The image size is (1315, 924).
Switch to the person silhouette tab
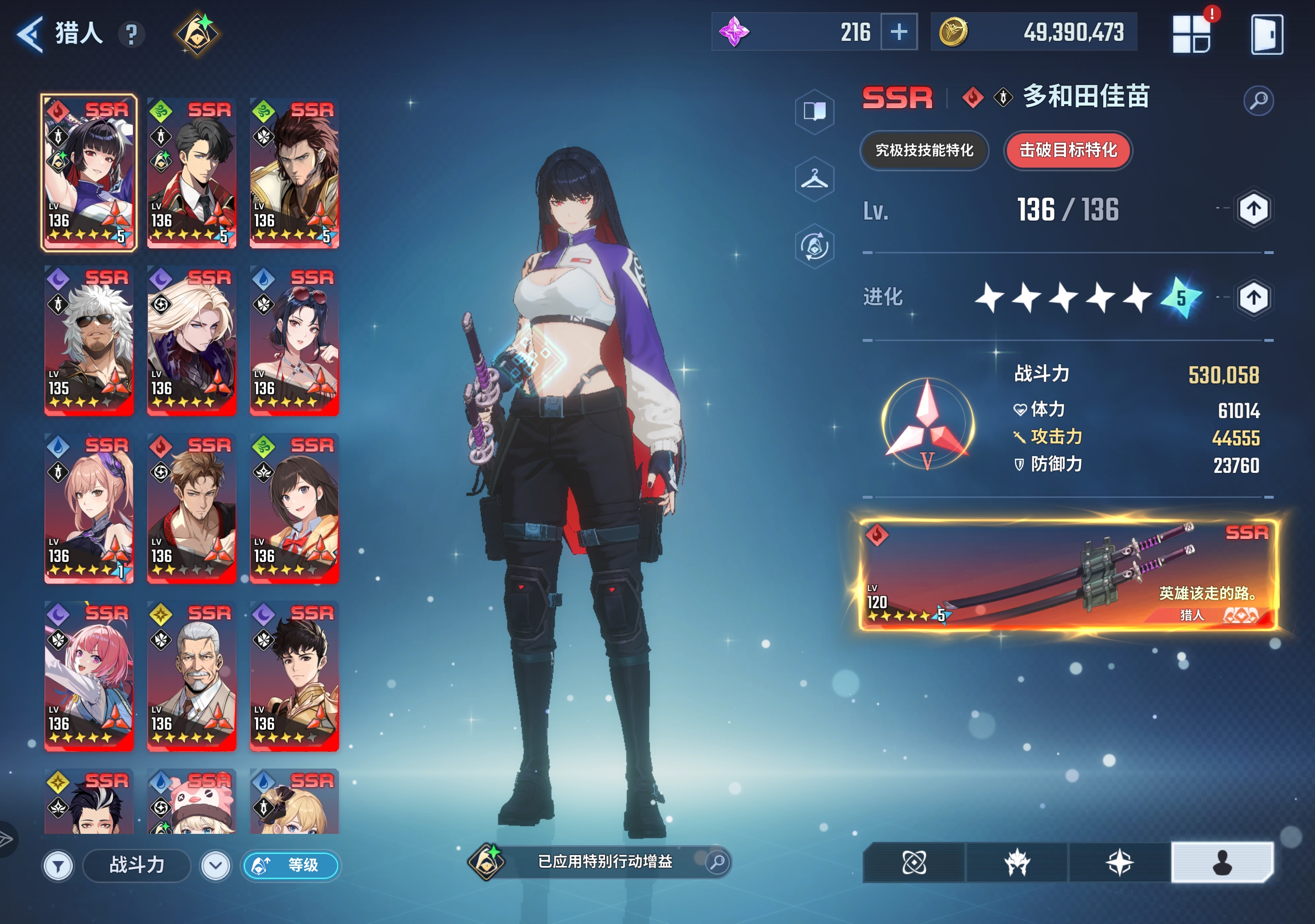[1222, 862]
